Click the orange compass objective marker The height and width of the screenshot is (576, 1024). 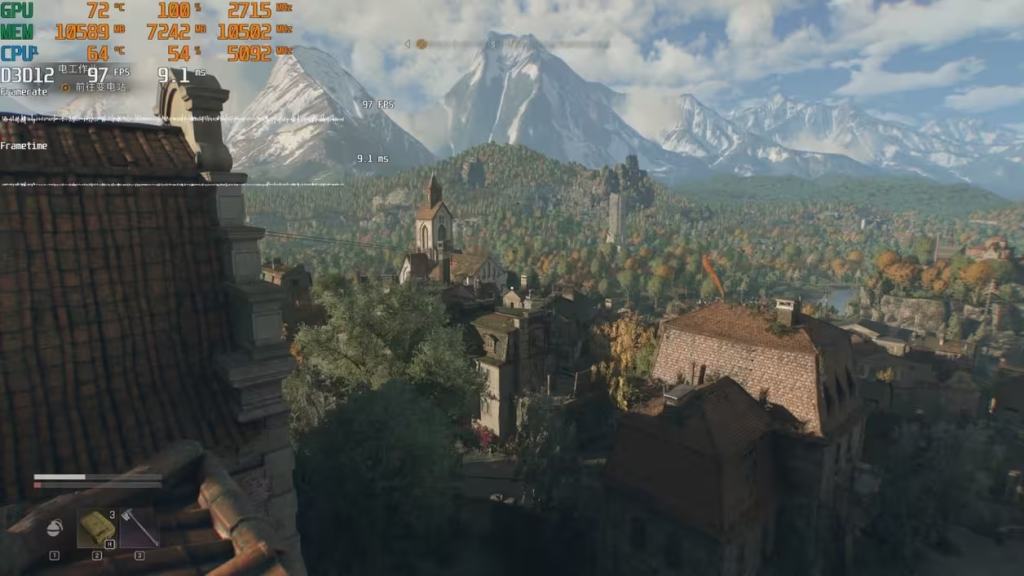pos(421,44)
